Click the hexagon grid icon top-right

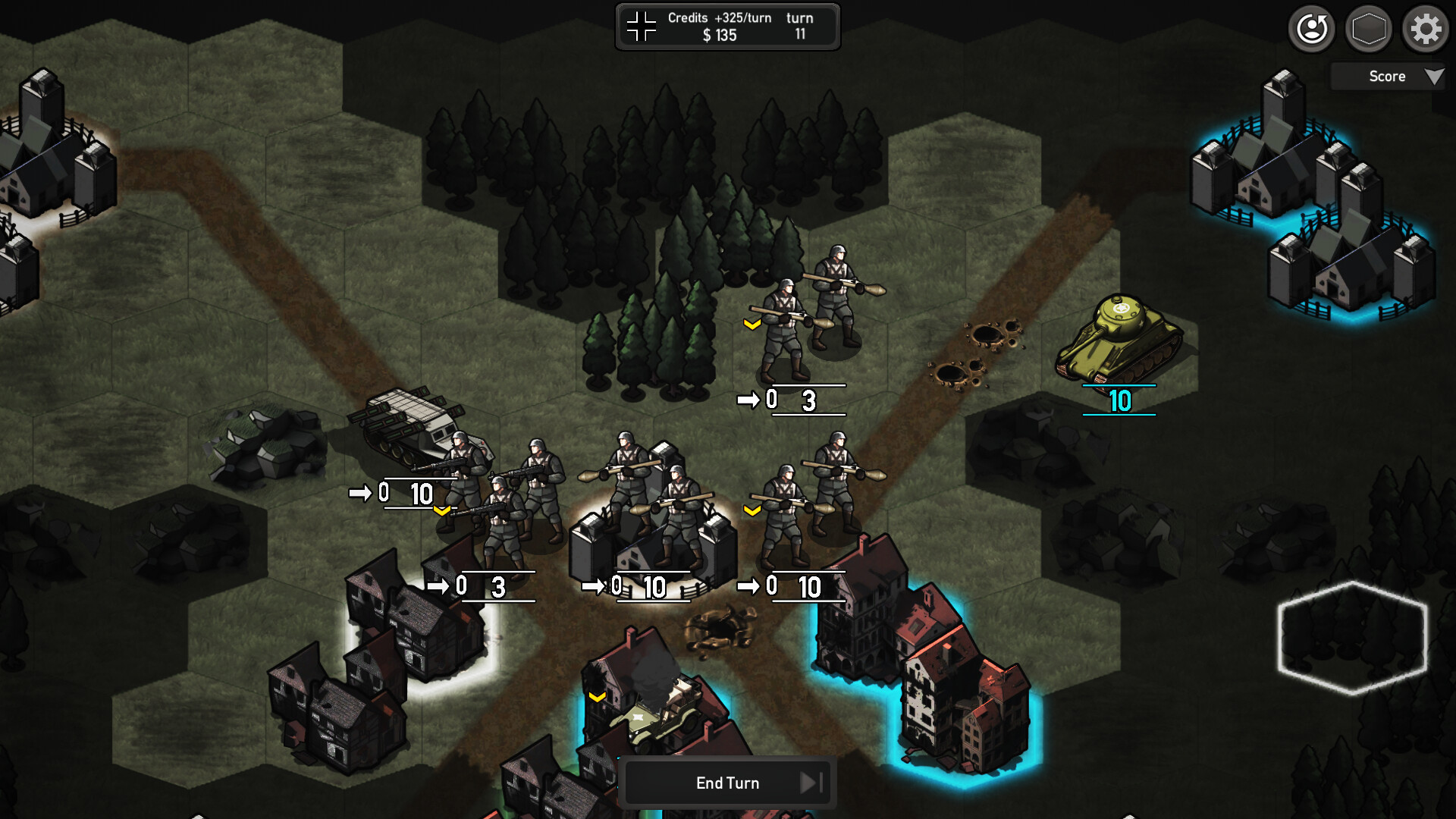pos(1368,29)
